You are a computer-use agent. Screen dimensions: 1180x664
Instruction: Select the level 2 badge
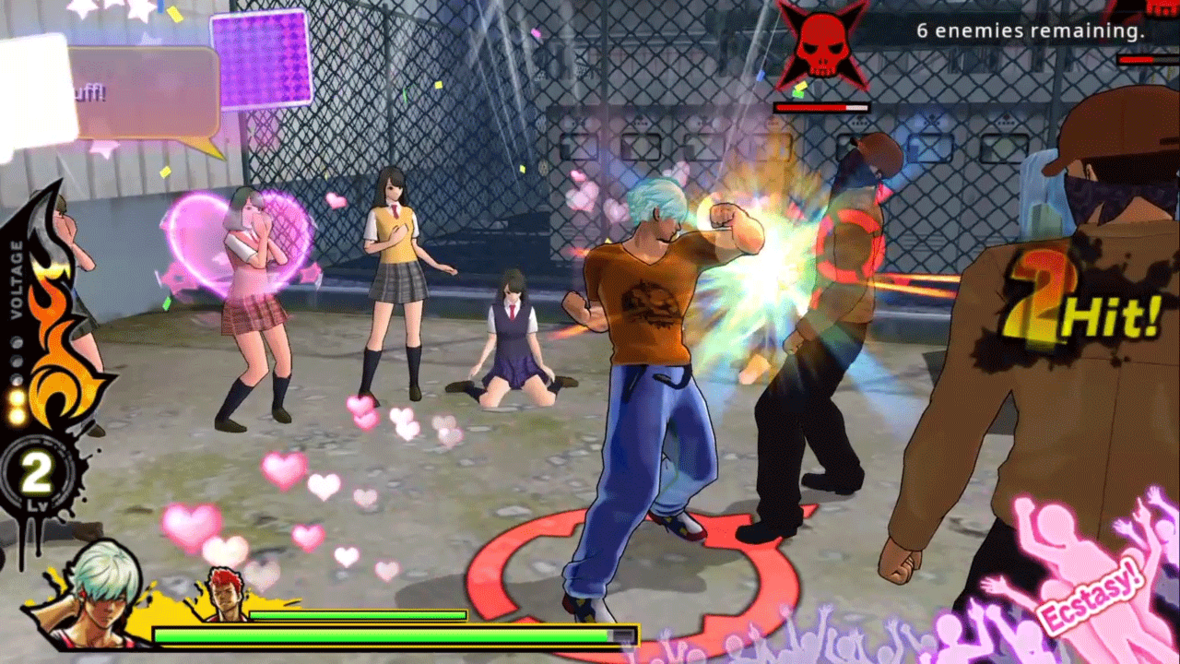[x=38, y=473]
